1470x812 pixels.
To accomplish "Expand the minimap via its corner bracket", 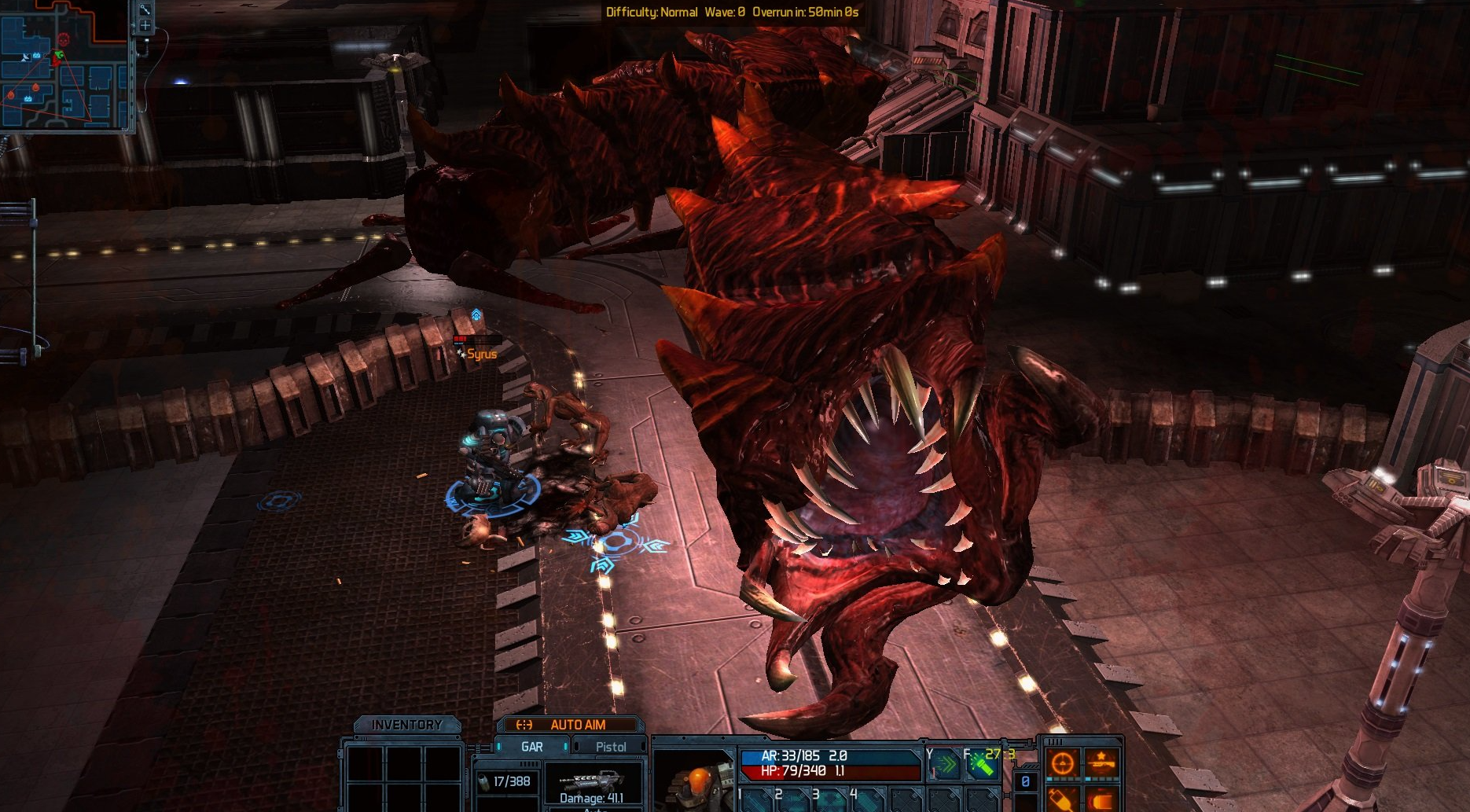I will pyautogui.click(x=126, y=129).
